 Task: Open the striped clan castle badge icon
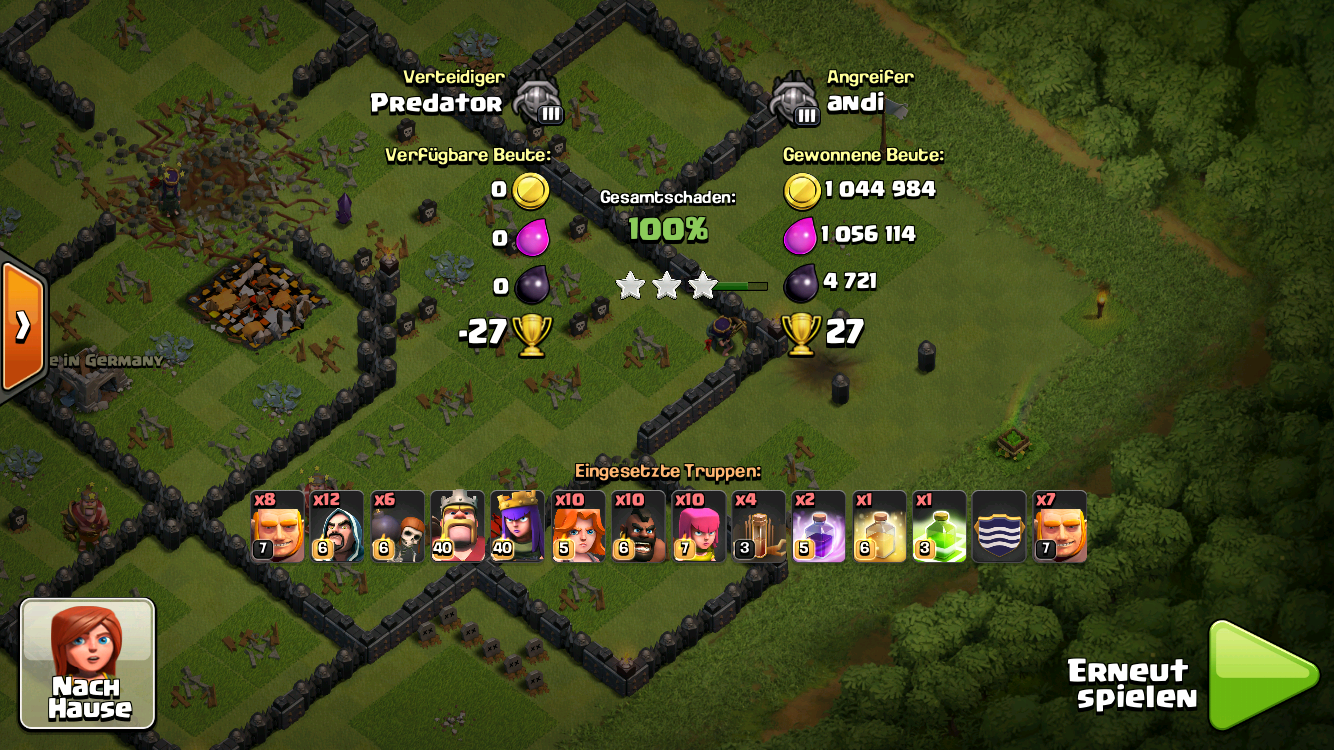pos(999,526)
